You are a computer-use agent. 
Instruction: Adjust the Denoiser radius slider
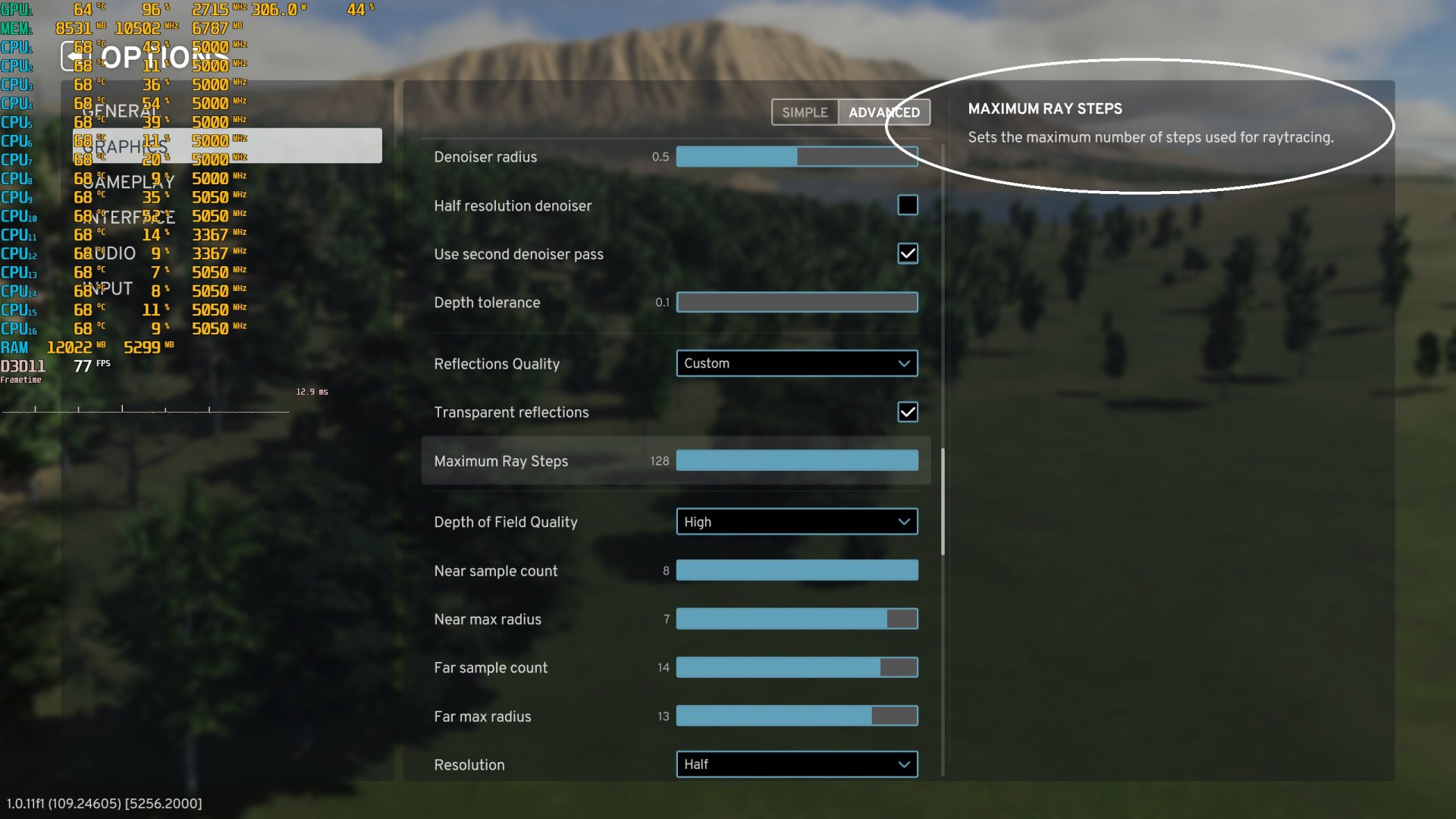[796, 157]
